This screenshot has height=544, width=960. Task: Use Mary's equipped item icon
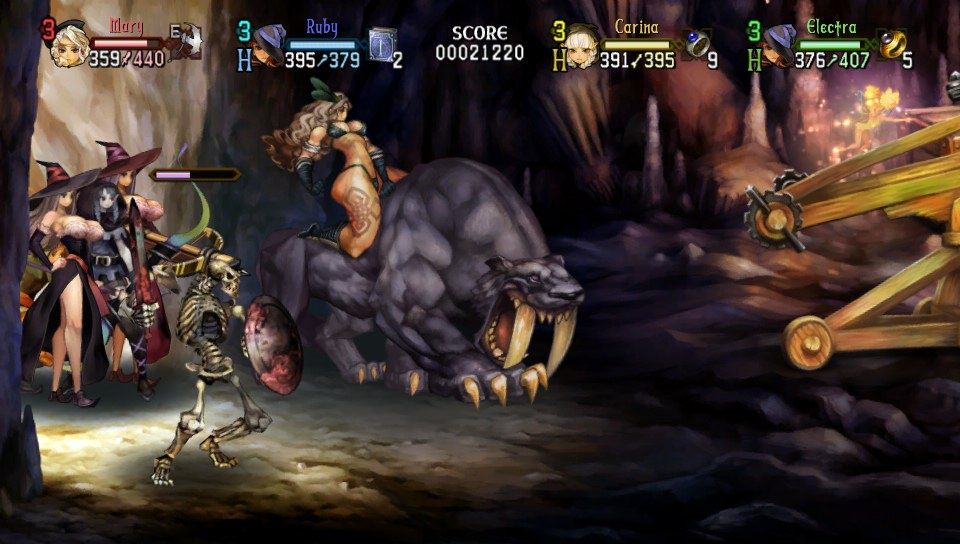pyautogui.click(x=185, y=42)
